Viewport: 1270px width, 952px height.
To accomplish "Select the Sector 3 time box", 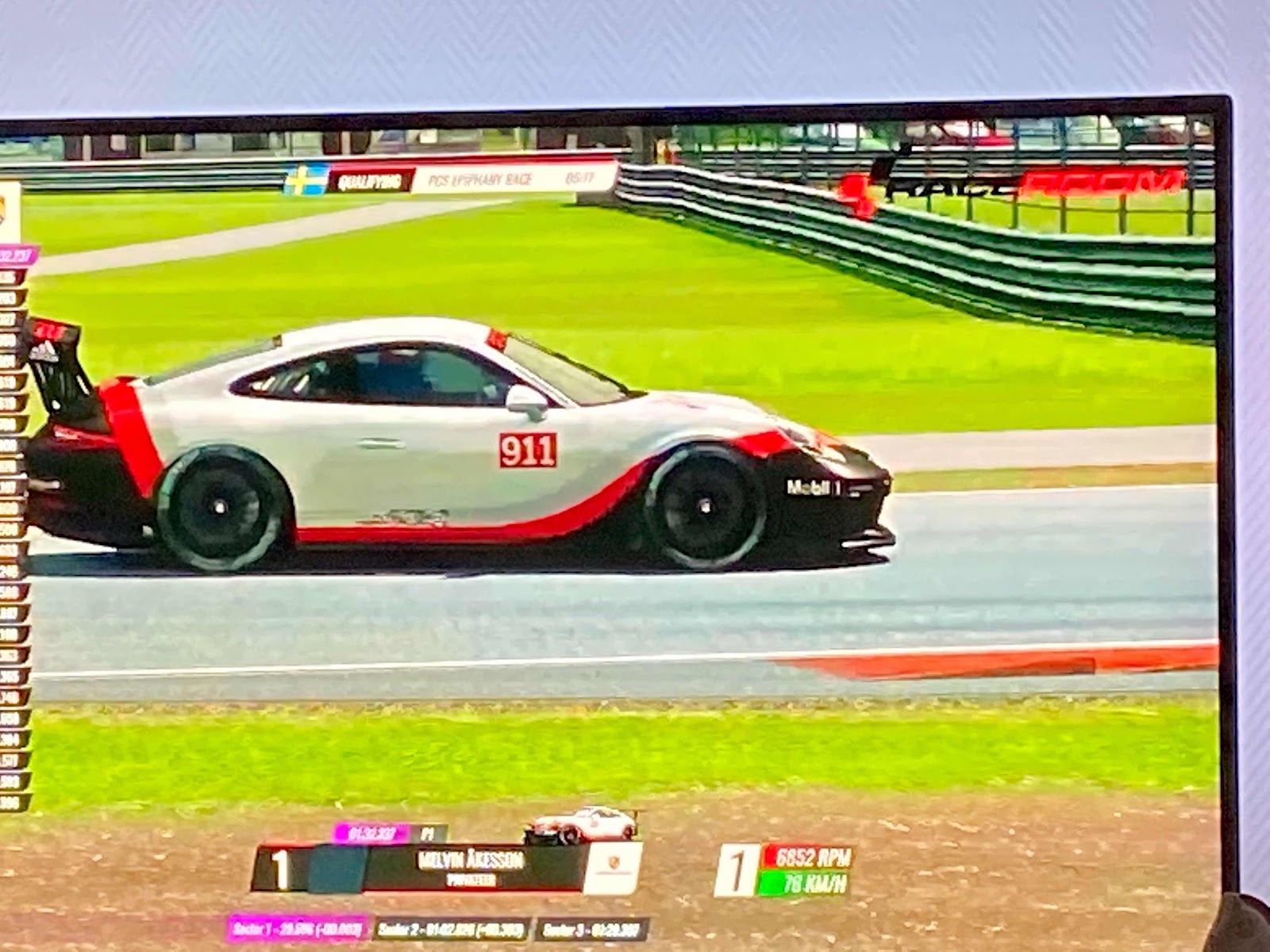I will click(592, 929).
